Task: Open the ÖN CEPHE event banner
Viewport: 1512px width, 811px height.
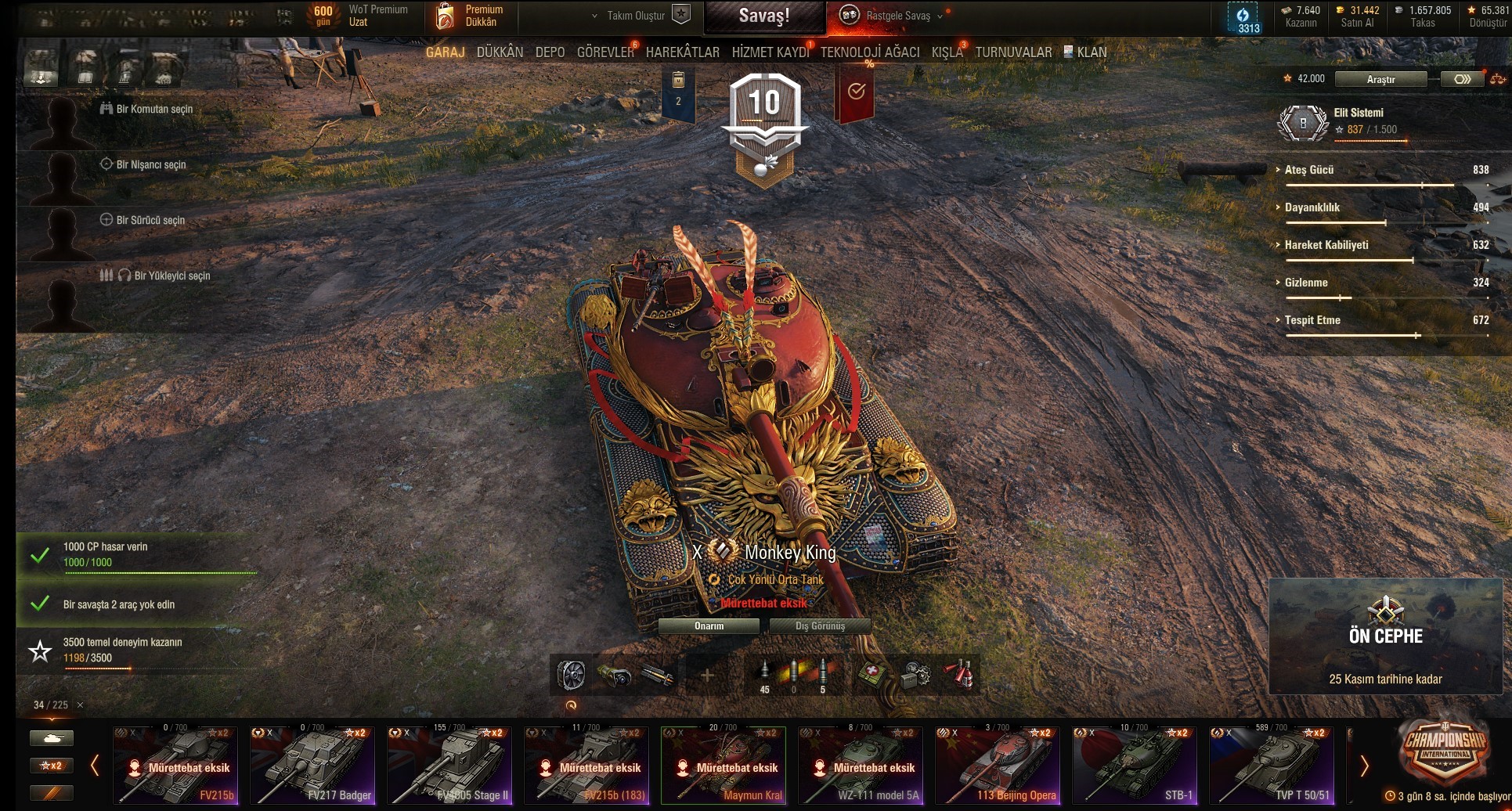Action: (1385, 636)
